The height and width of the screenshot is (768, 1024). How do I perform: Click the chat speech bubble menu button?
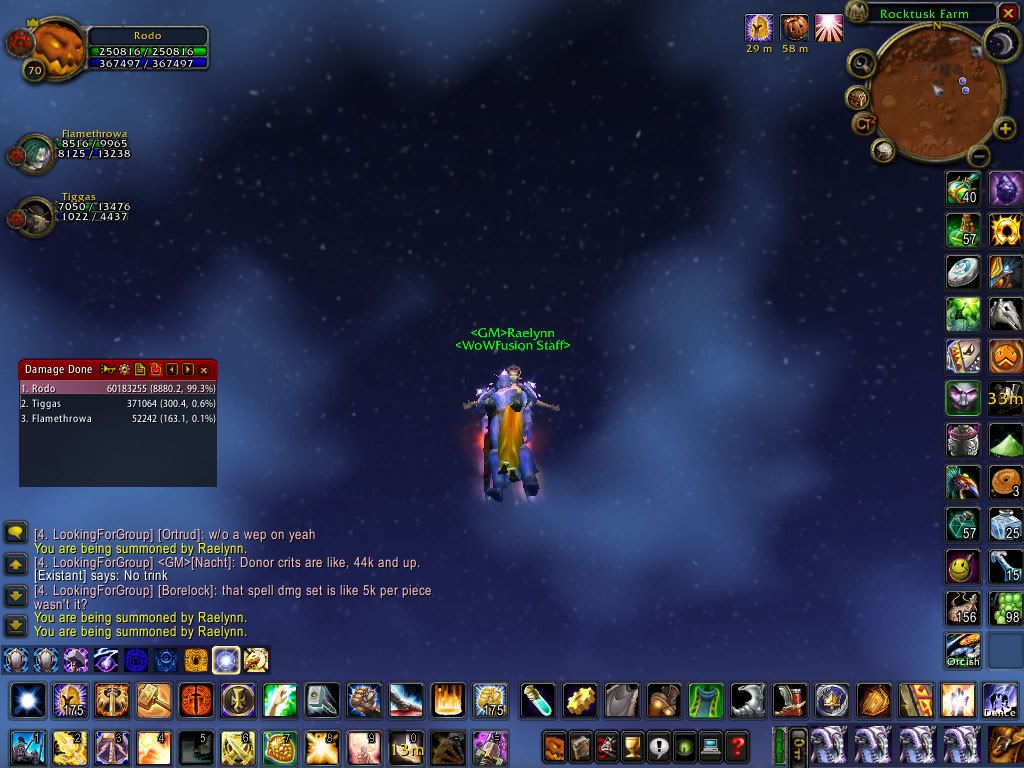pyautogui.click(x=15, y=532)
